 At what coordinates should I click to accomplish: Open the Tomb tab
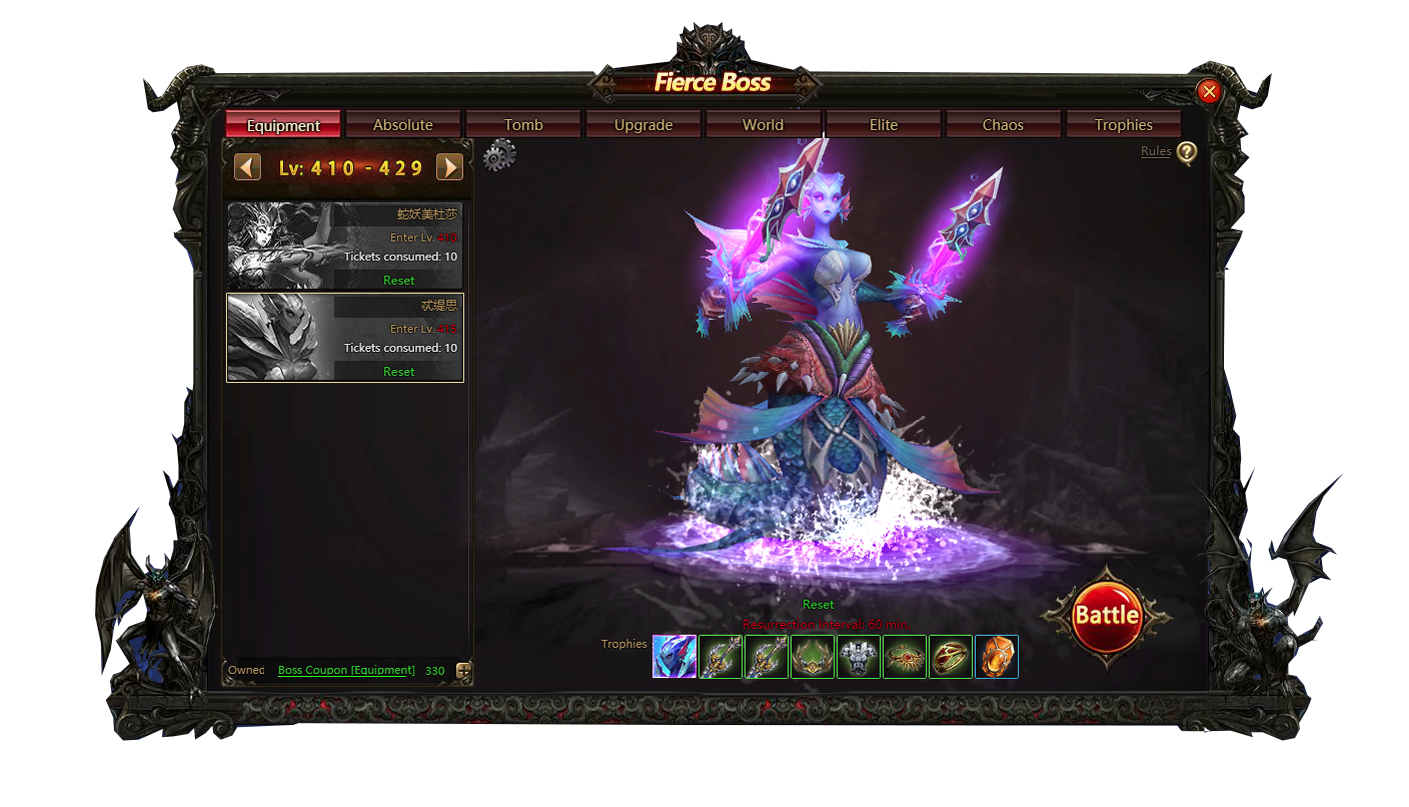[523, 125]
